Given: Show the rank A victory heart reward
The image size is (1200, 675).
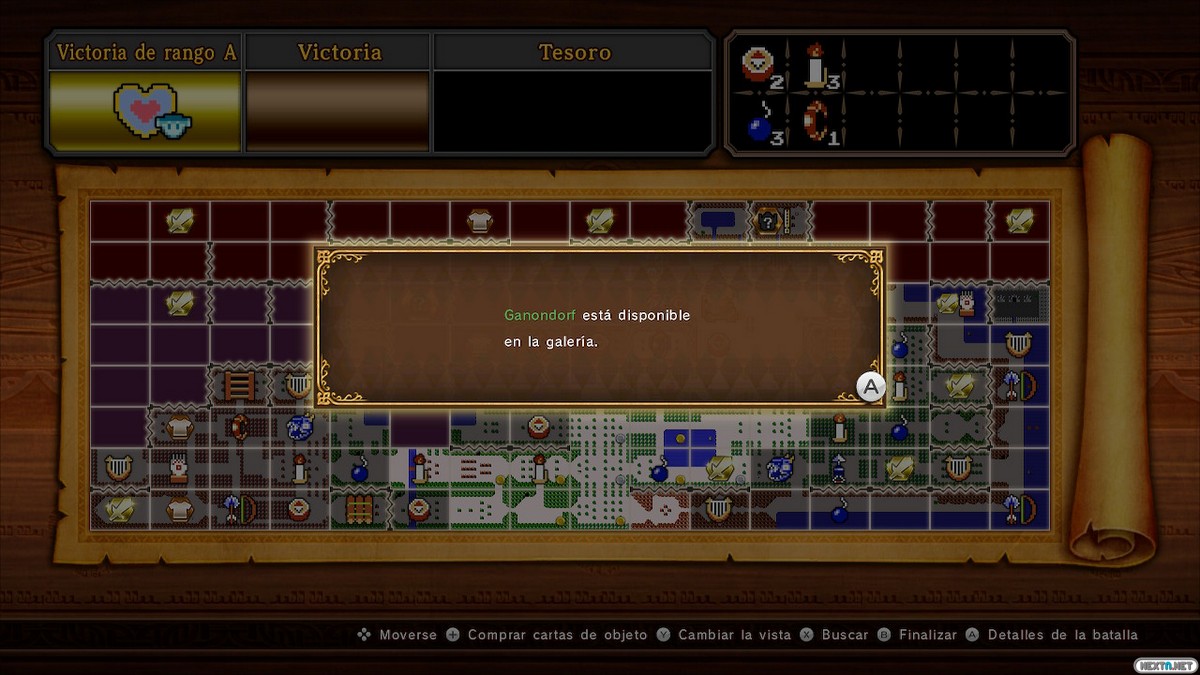Looking at the screenshot, I should point(146,112).
